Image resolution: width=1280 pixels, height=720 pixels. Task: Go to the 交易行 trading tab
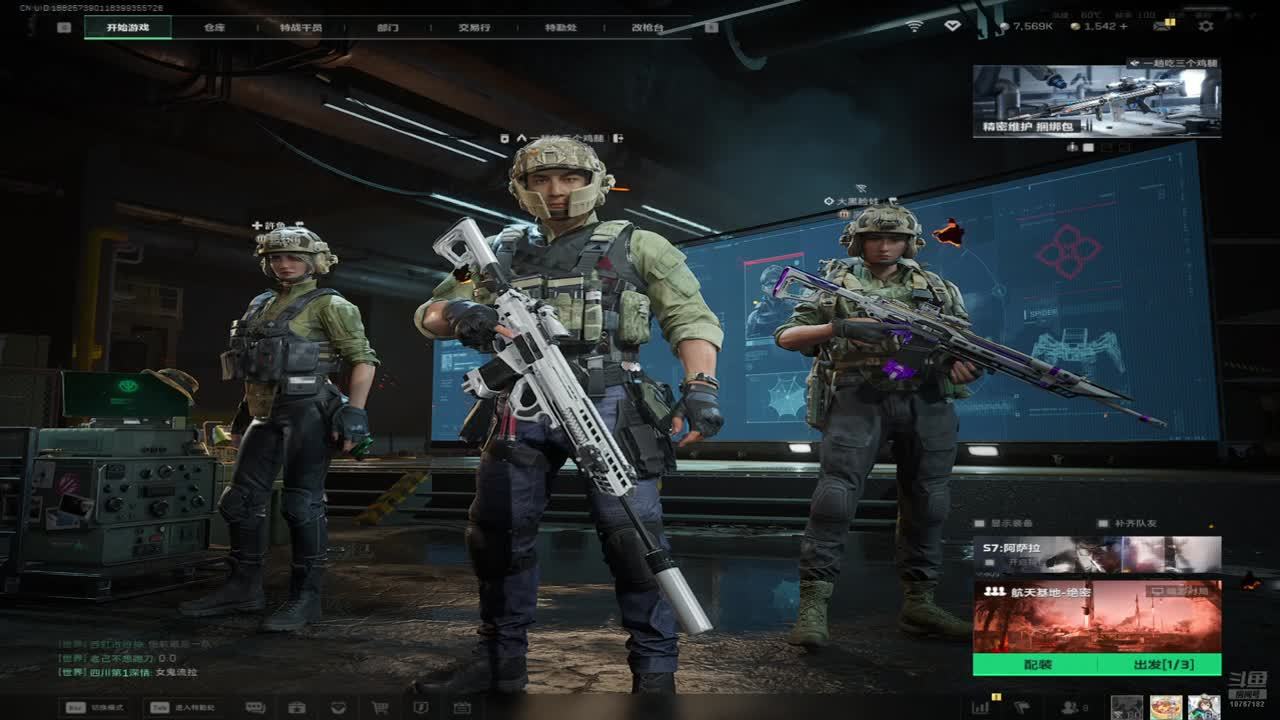(474, 27)
